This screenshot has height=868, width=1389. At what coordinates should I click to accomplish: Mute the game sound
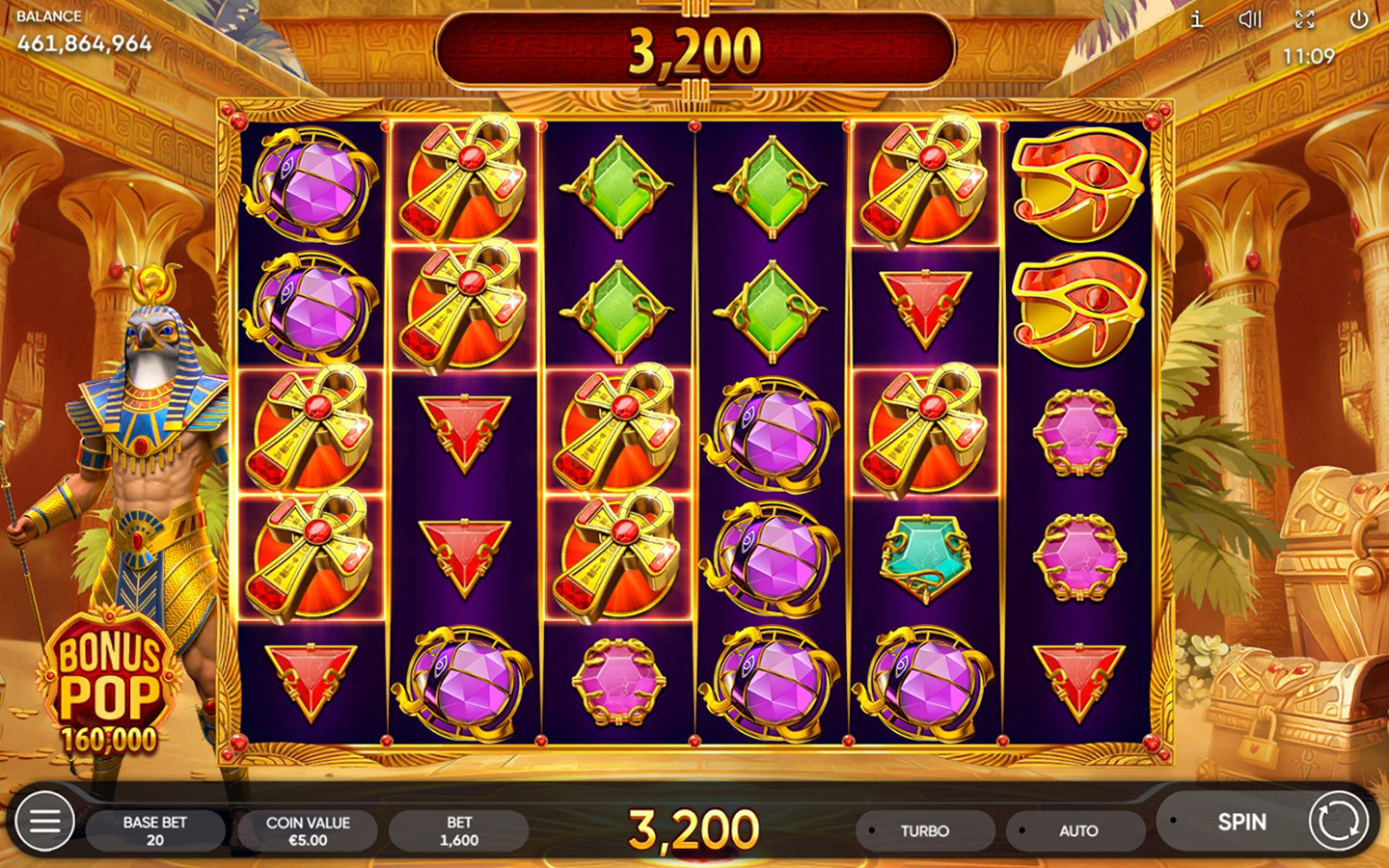coord(1250,19)
